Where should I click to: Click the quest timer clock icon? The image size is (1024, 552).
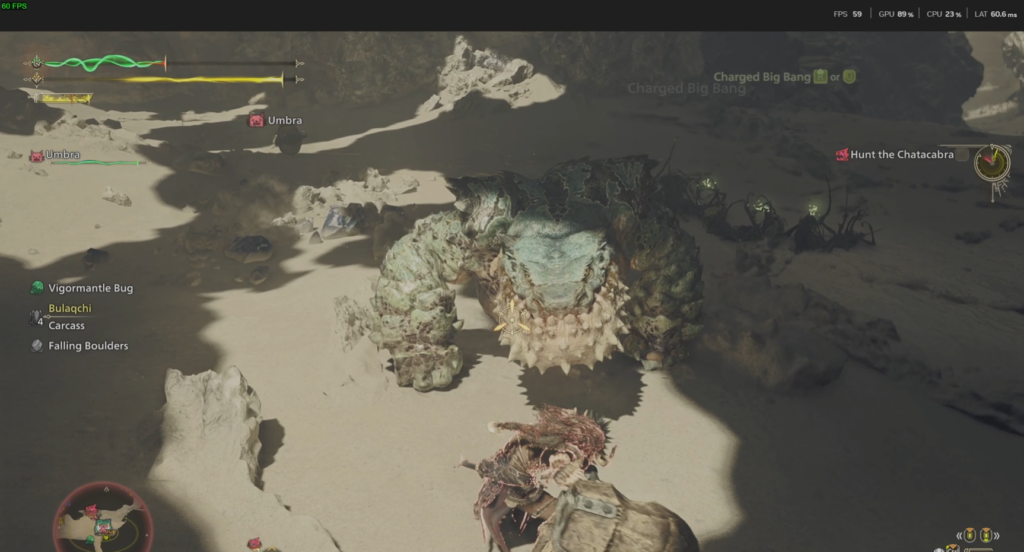click(993, 162)
